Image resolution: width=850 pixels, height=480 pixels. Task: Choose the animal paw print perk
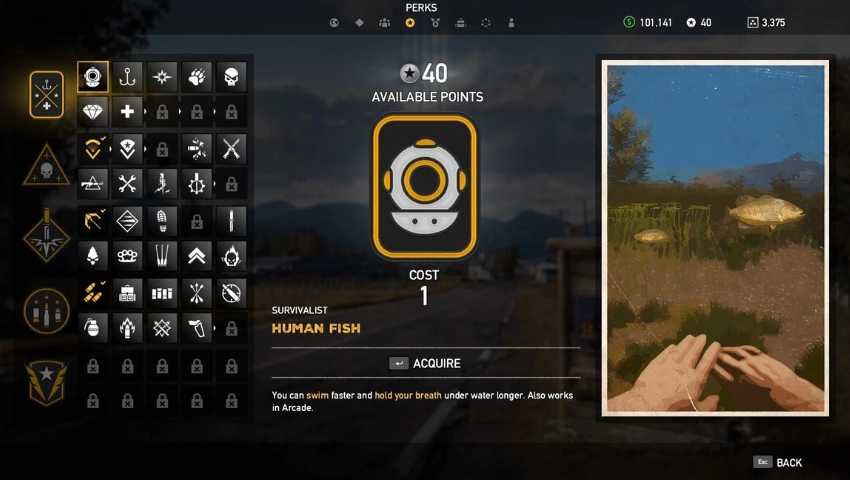click(197, 77)
